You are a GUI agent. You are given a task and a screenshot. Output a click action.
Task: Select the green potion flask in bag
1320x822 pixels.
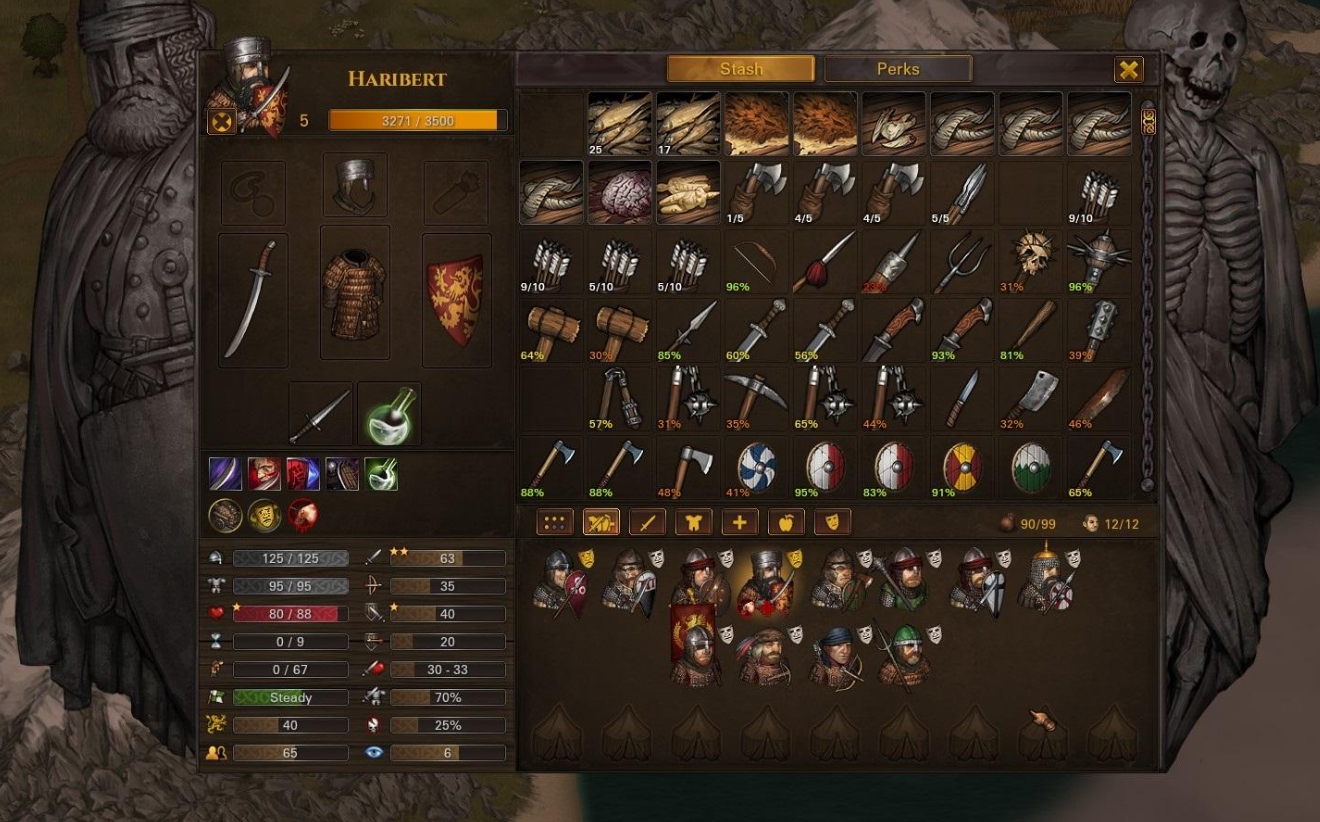pyautogui.click(x=389, y=414)
